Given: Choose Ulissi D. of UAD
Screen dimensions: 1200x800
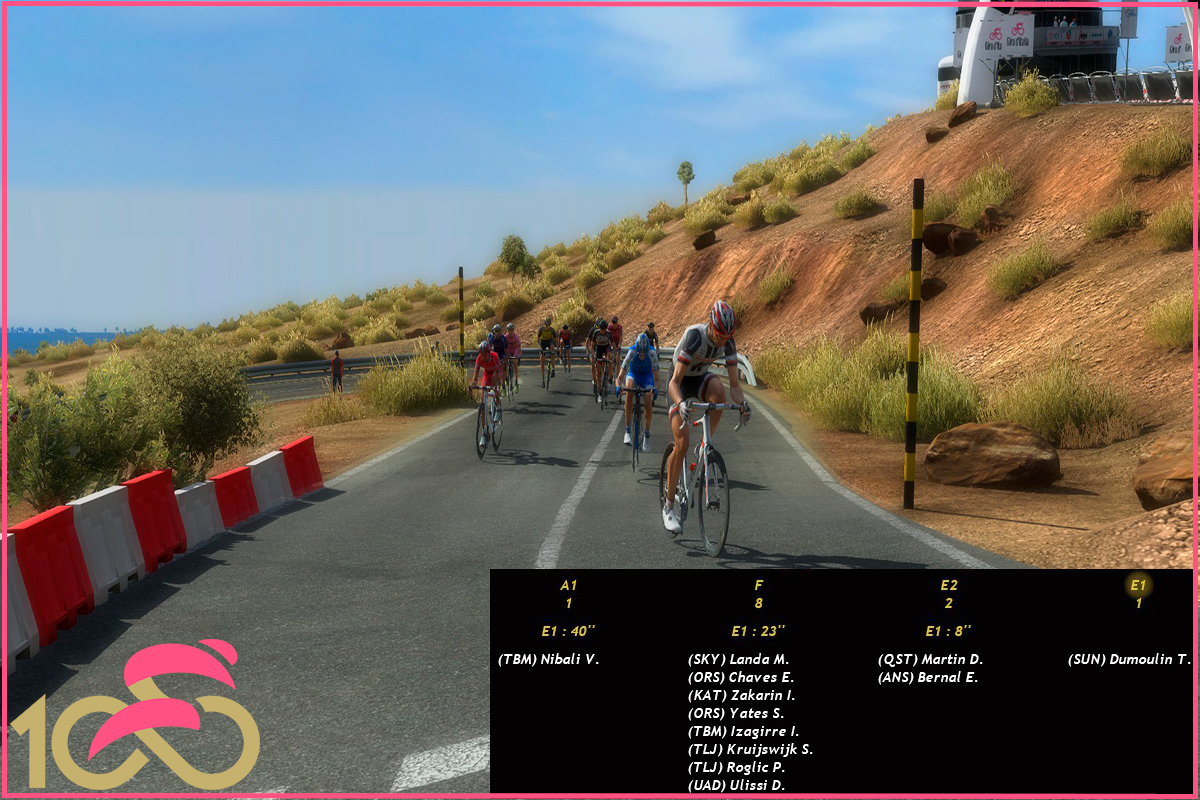Looking at the screenshot, I should 736,786.
